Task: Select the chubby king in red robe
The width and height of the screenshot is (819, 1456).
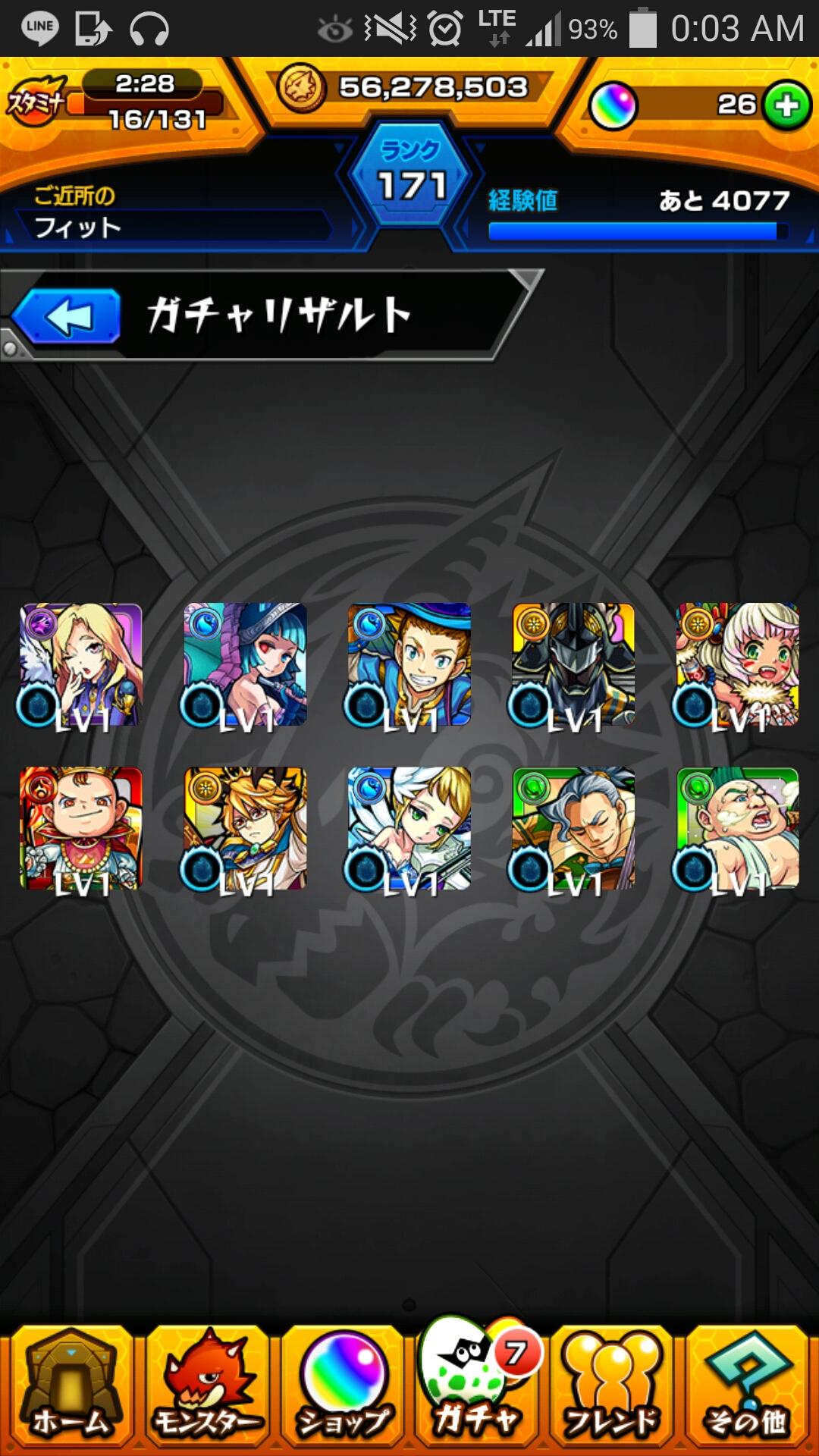Action: point(81,828)
